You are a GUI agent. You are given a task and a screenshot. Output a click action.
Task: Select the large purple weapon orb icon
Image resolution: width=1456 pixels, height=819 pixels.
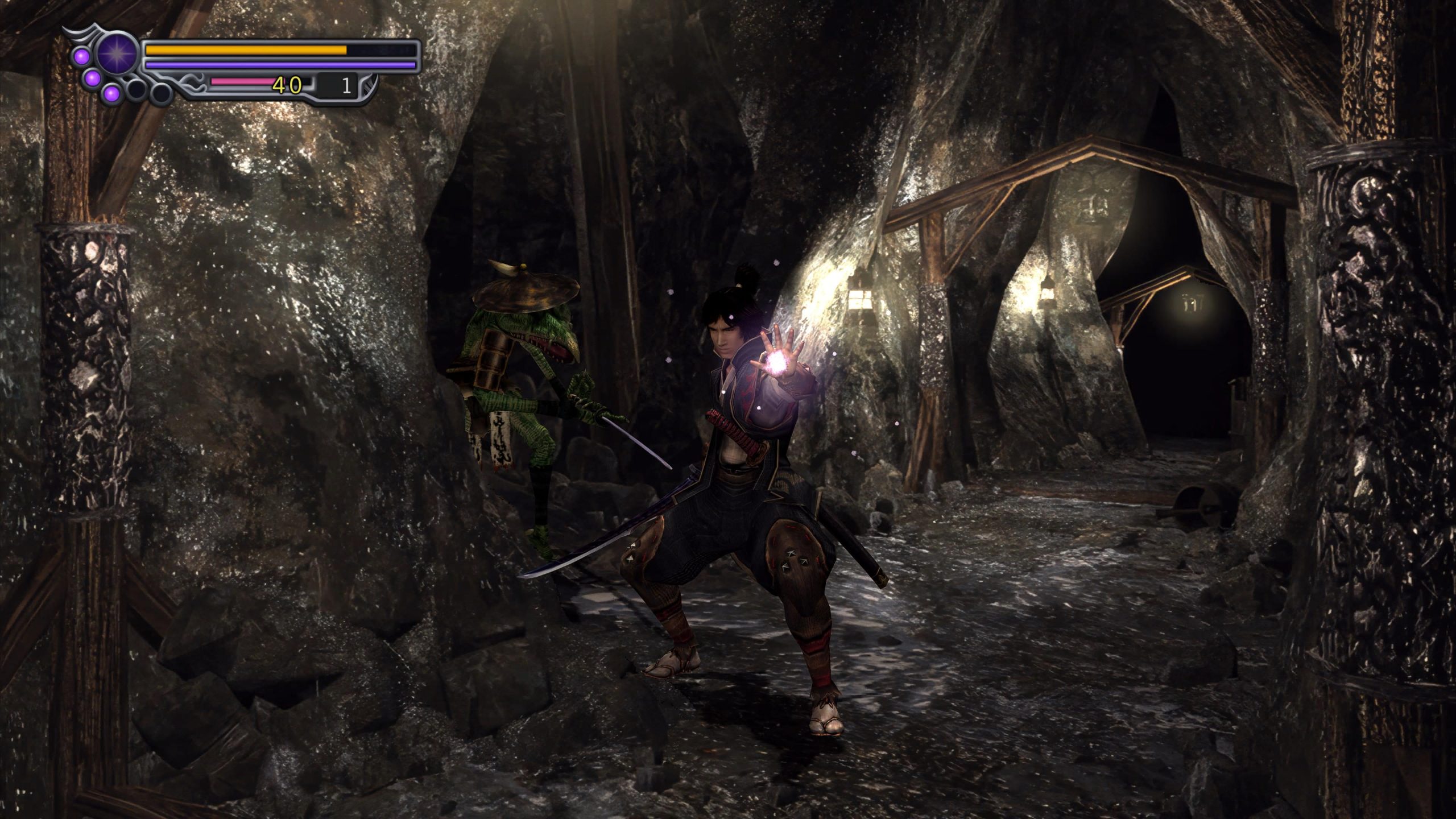click(118, 53)
